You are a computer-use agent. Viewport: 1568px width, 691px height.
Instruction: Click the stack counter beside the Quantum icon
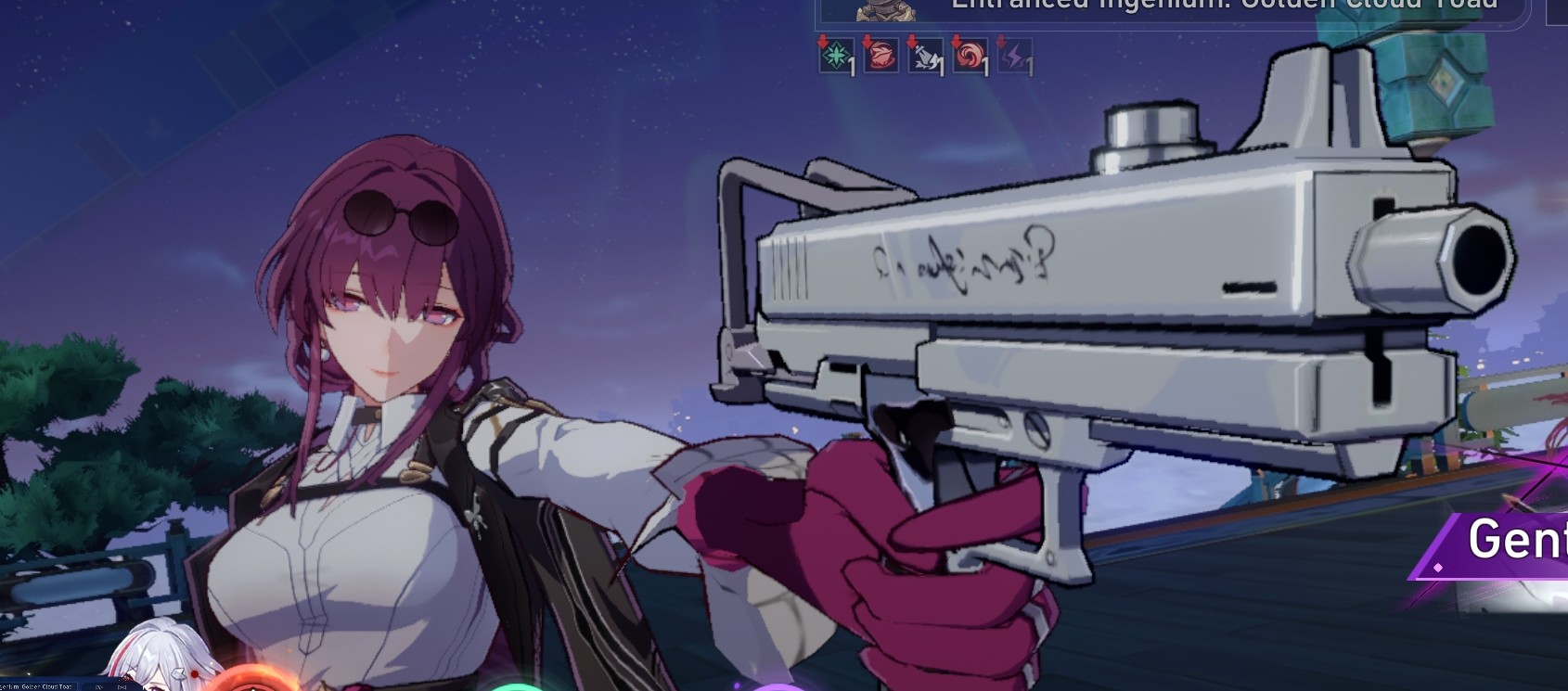click(852, 65)
